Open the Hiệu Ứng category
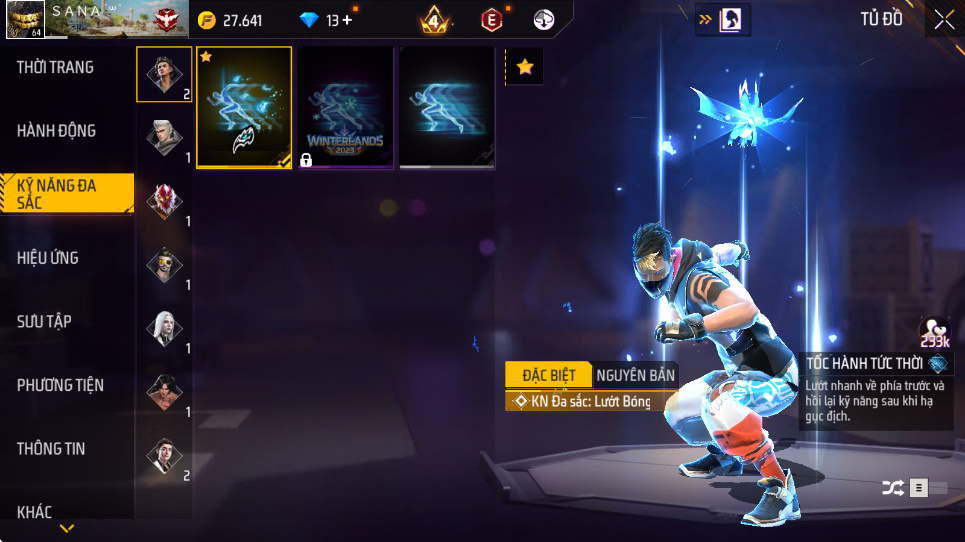965x542 pixels. tap(48, 258)
